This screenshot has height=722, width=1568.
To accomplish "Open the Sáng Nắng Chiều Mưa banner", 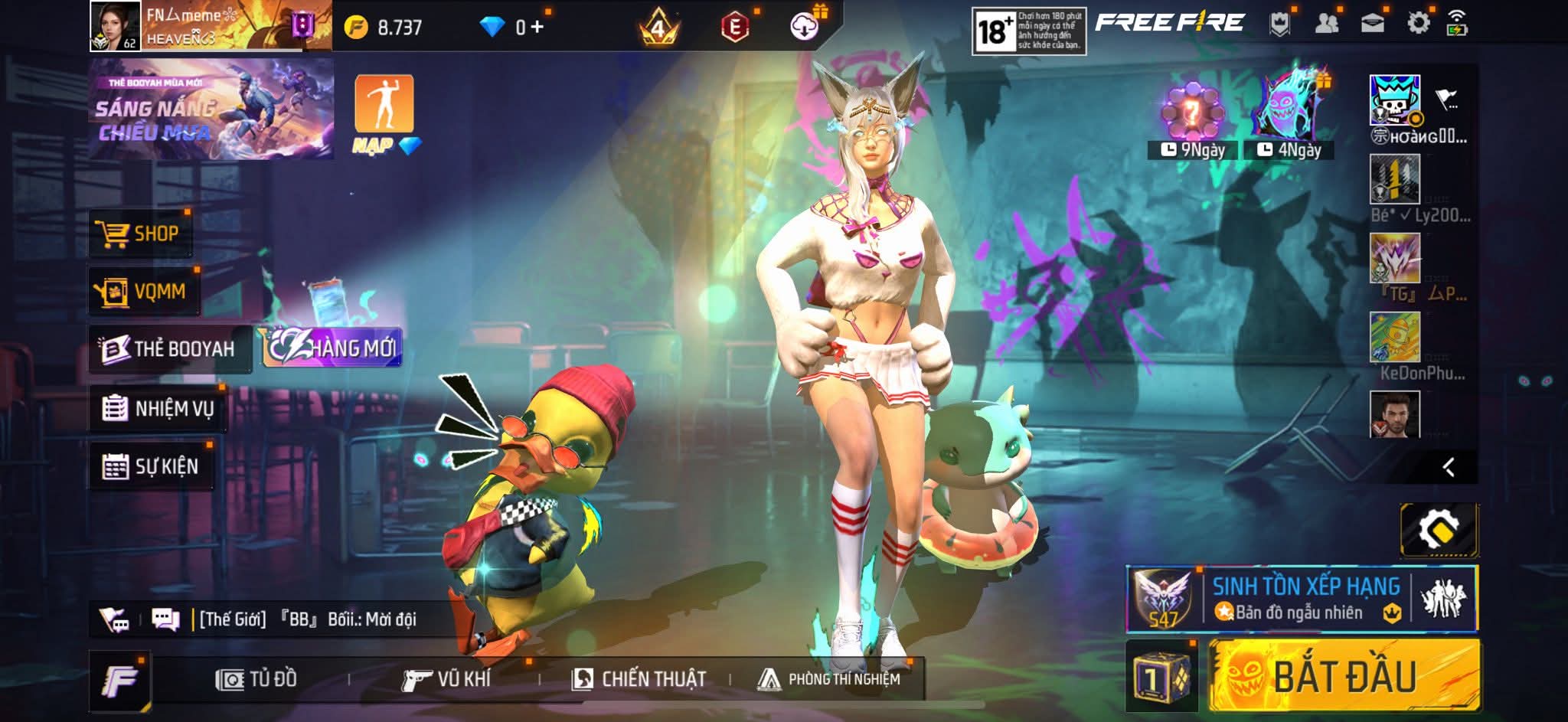I will (x=211, y=109).
